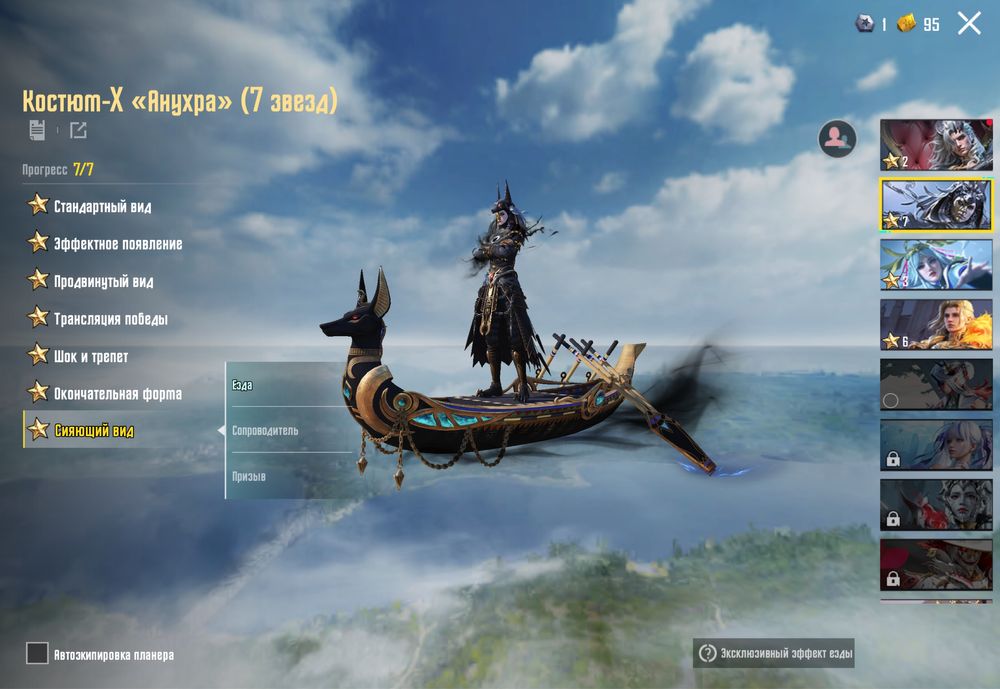Image resolution: width=1000 pixels, height=689 pixels.
Task: Choose «Эффектное появление» in the progress list
Action: click(x=117, y=243)
